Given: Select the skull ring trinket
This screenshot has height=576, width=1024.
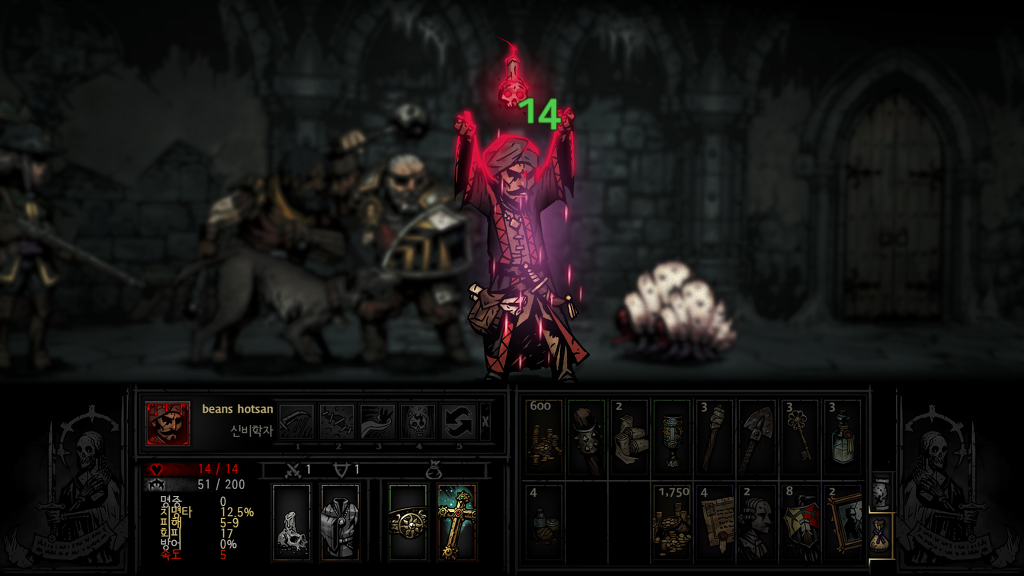Looking at the screenshot, I should [407, 521].
